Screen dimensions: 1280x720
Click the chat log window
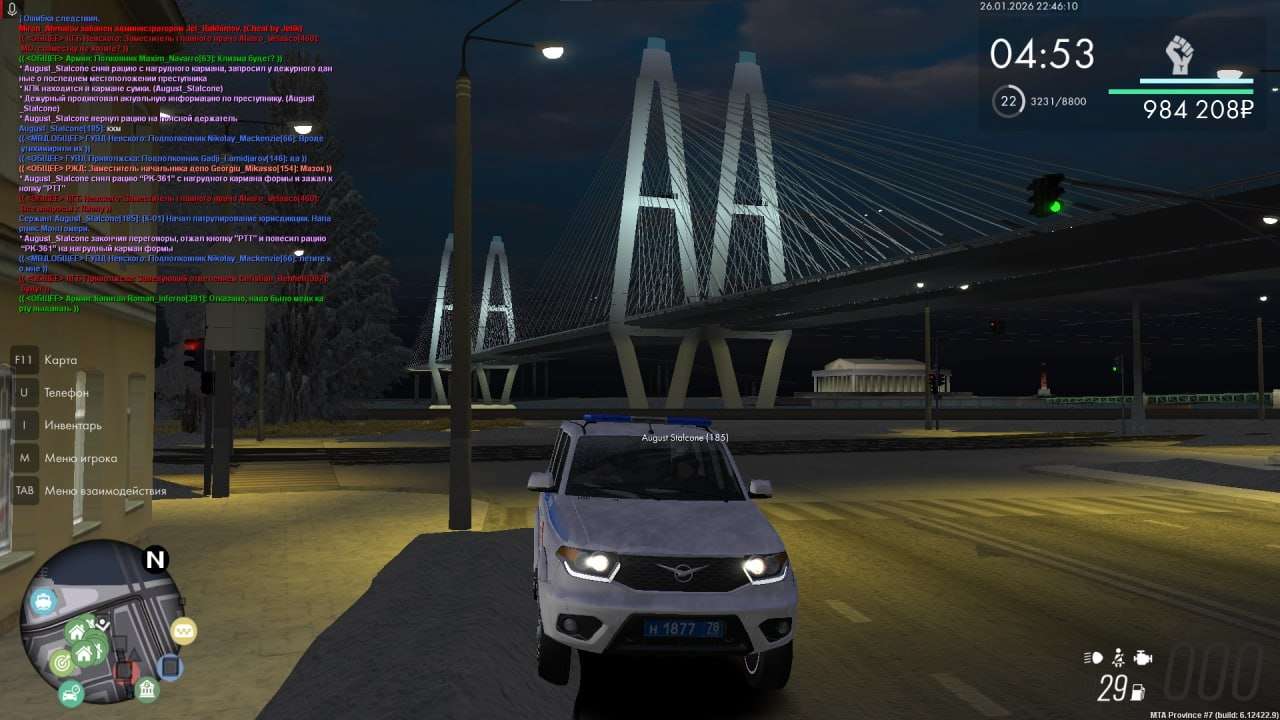(175, 162)
